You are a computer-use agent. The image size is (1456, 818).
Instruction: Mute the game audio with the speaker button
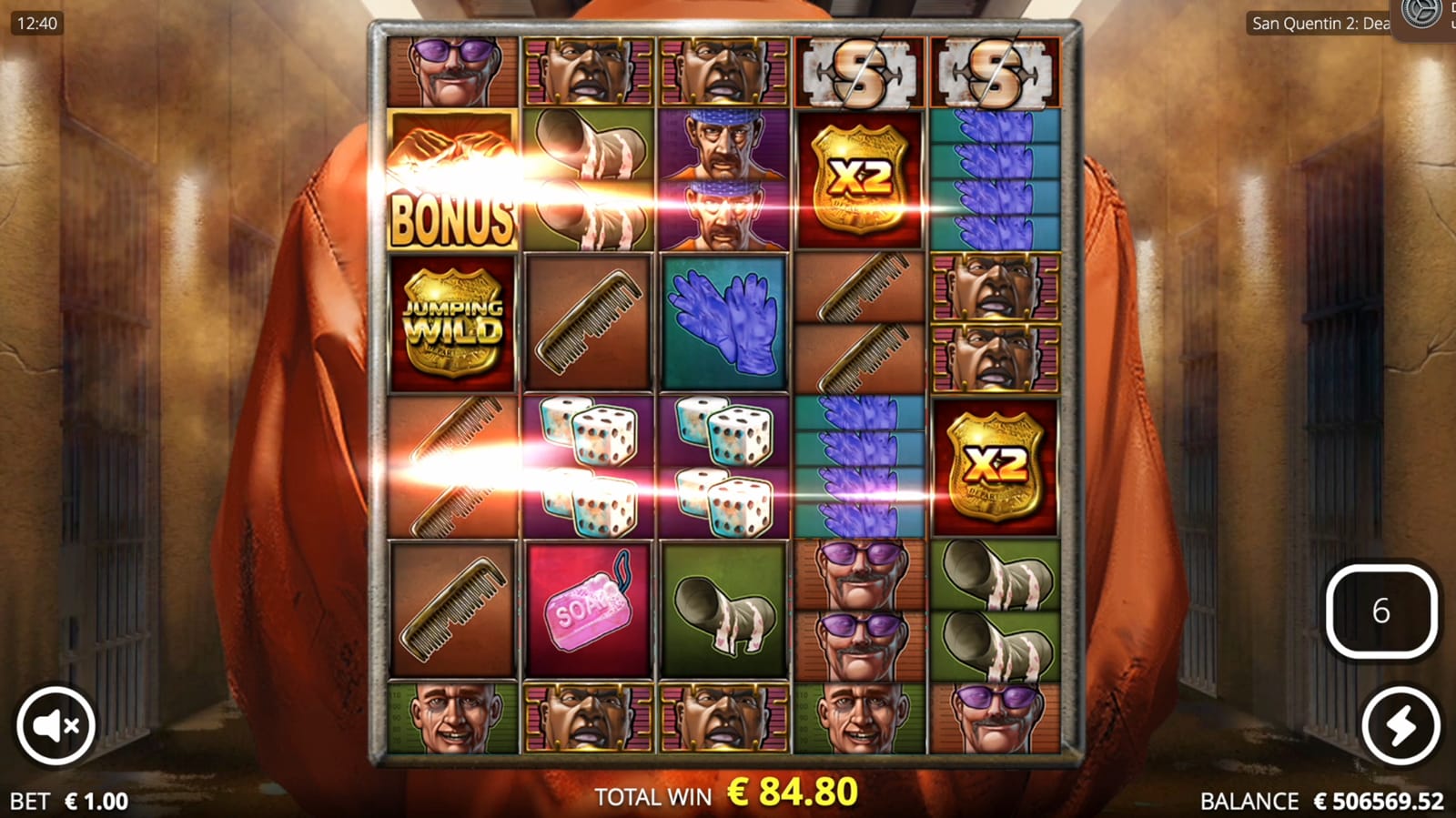click(56, 724)
